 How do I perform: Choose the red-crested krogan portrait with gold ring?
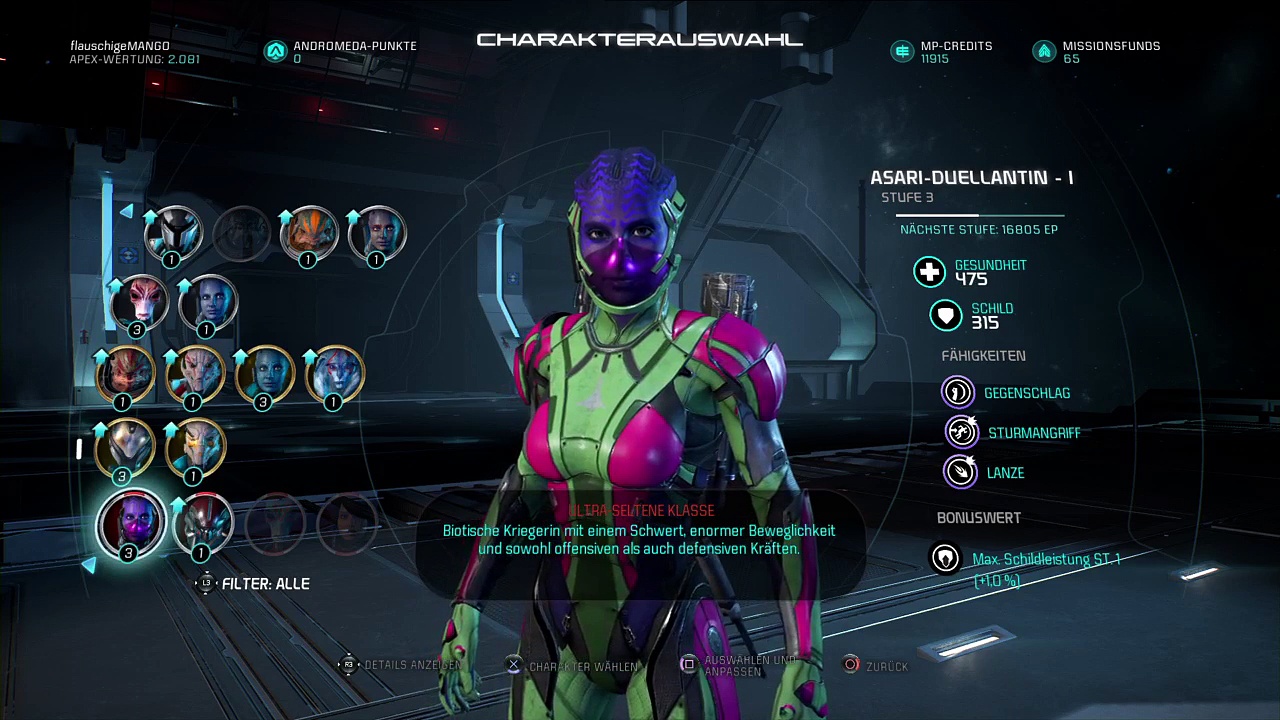point(123,372)
